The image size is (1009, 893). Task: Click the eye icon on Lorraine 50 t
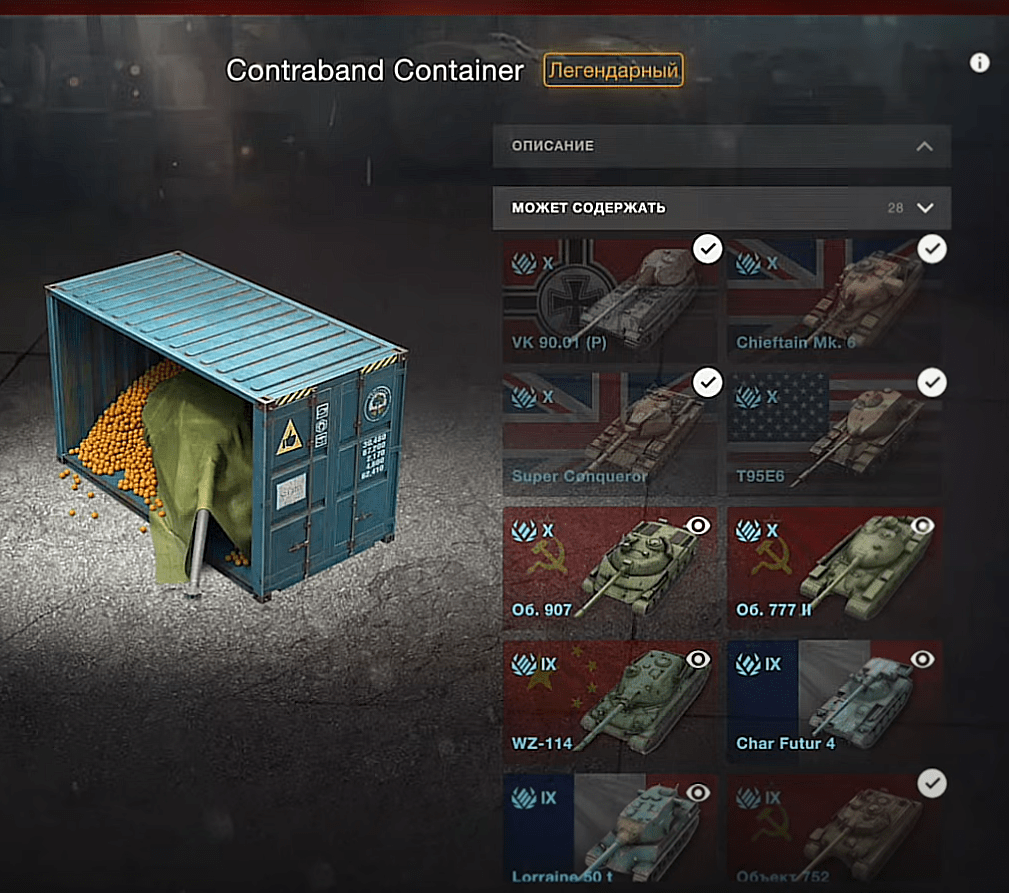pyautogui.click(x=699, y=792)
